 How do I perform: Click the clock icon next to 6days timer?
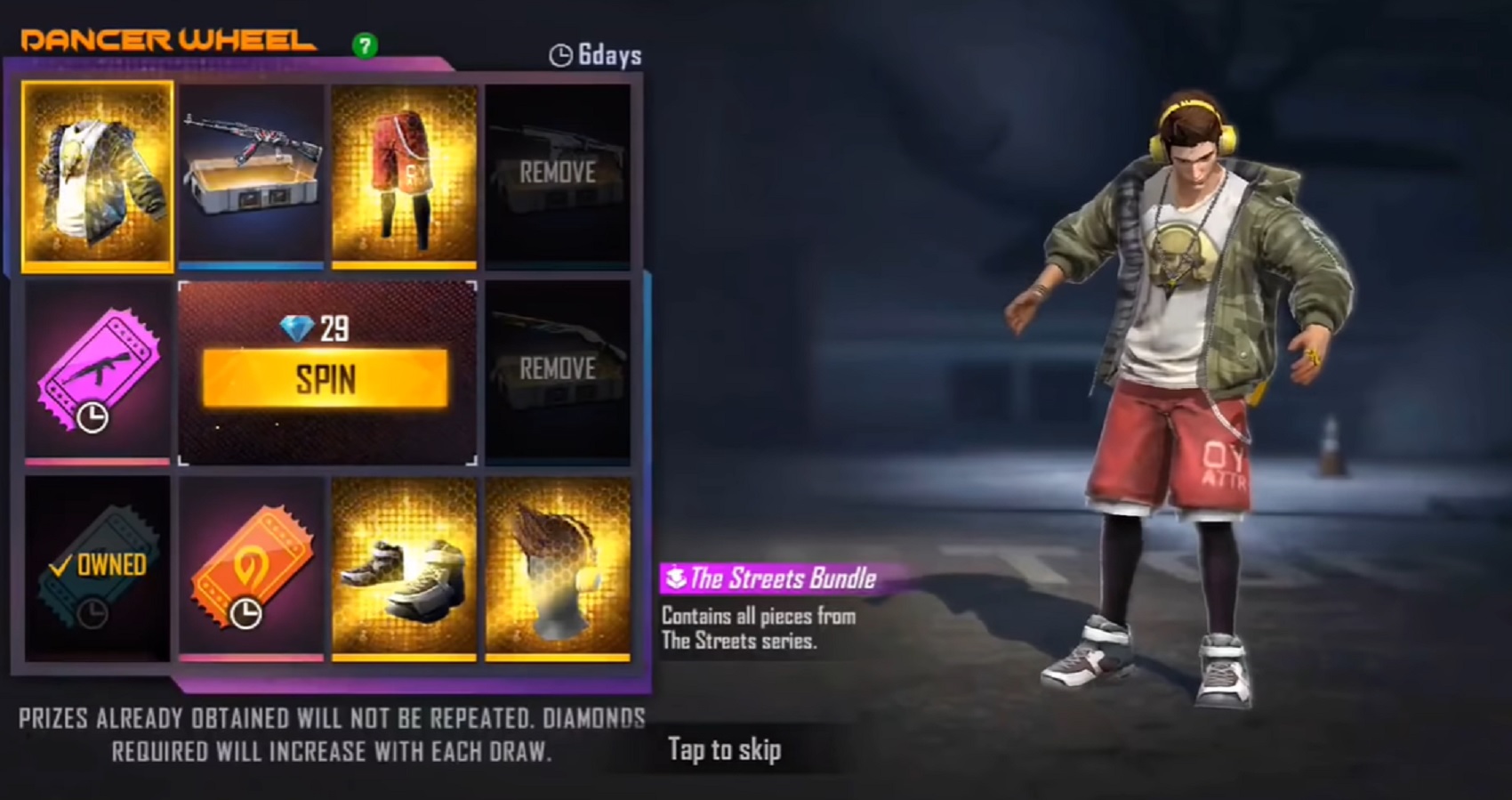[x=561, y=54]
